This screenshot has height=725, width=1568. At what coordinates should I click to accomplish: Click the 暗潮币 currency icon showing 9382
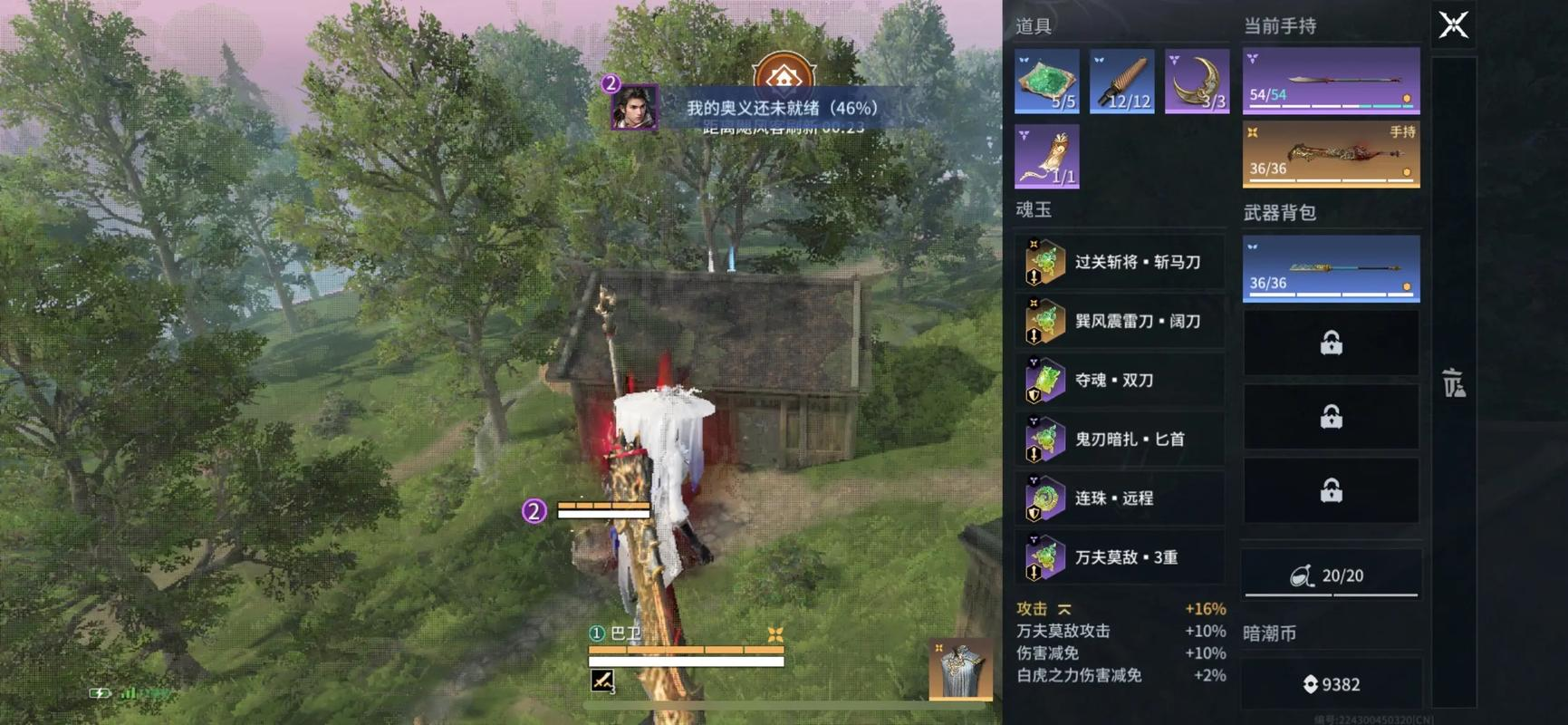click(x=1313, y=684)
